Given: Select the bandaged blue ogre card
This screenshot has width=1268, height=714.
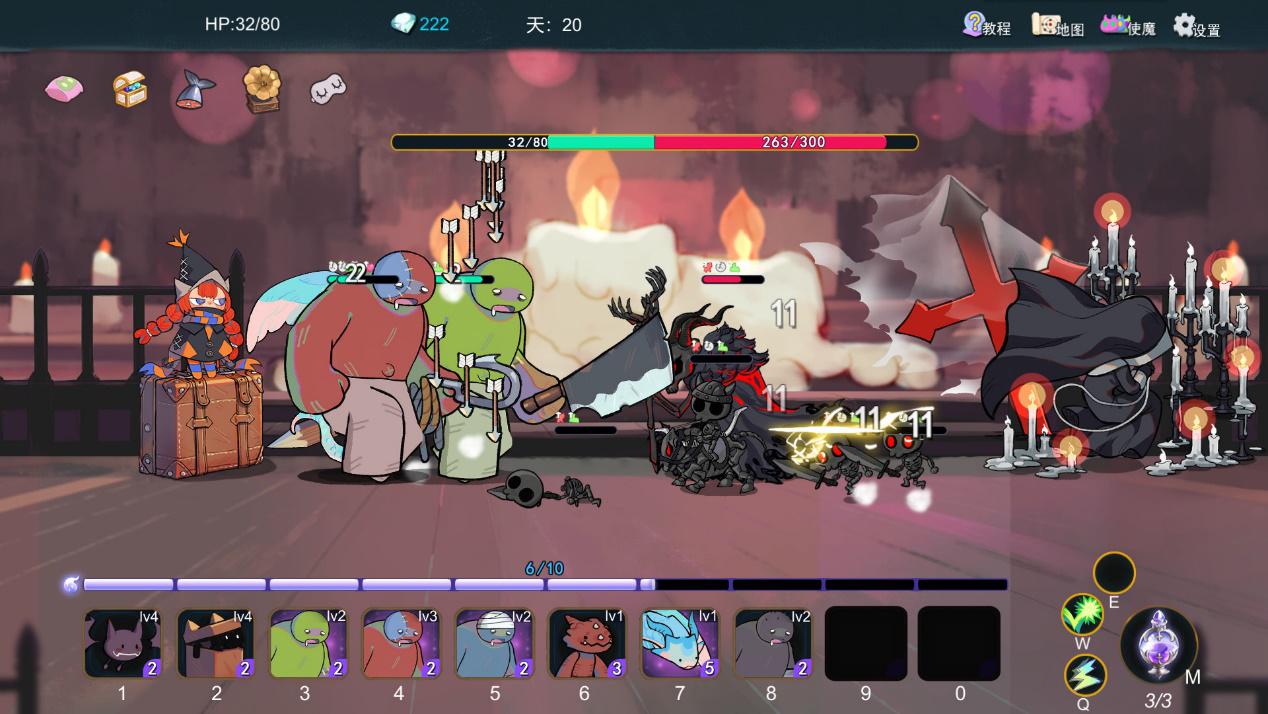Looking at the screenshot, I should [x=493, y=643].
